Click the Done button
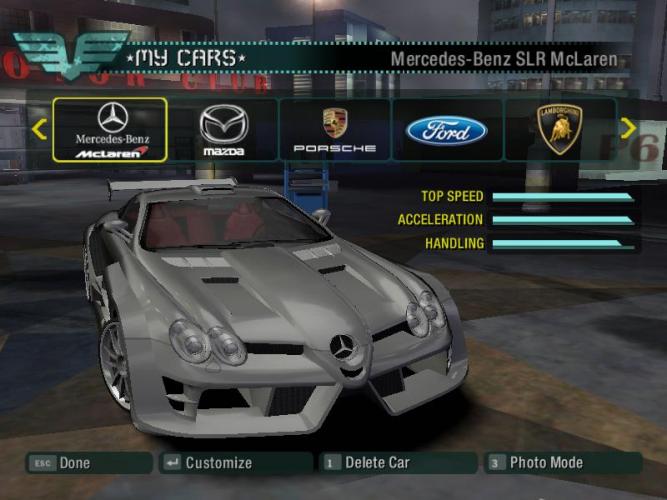 [x=88, y=463]
